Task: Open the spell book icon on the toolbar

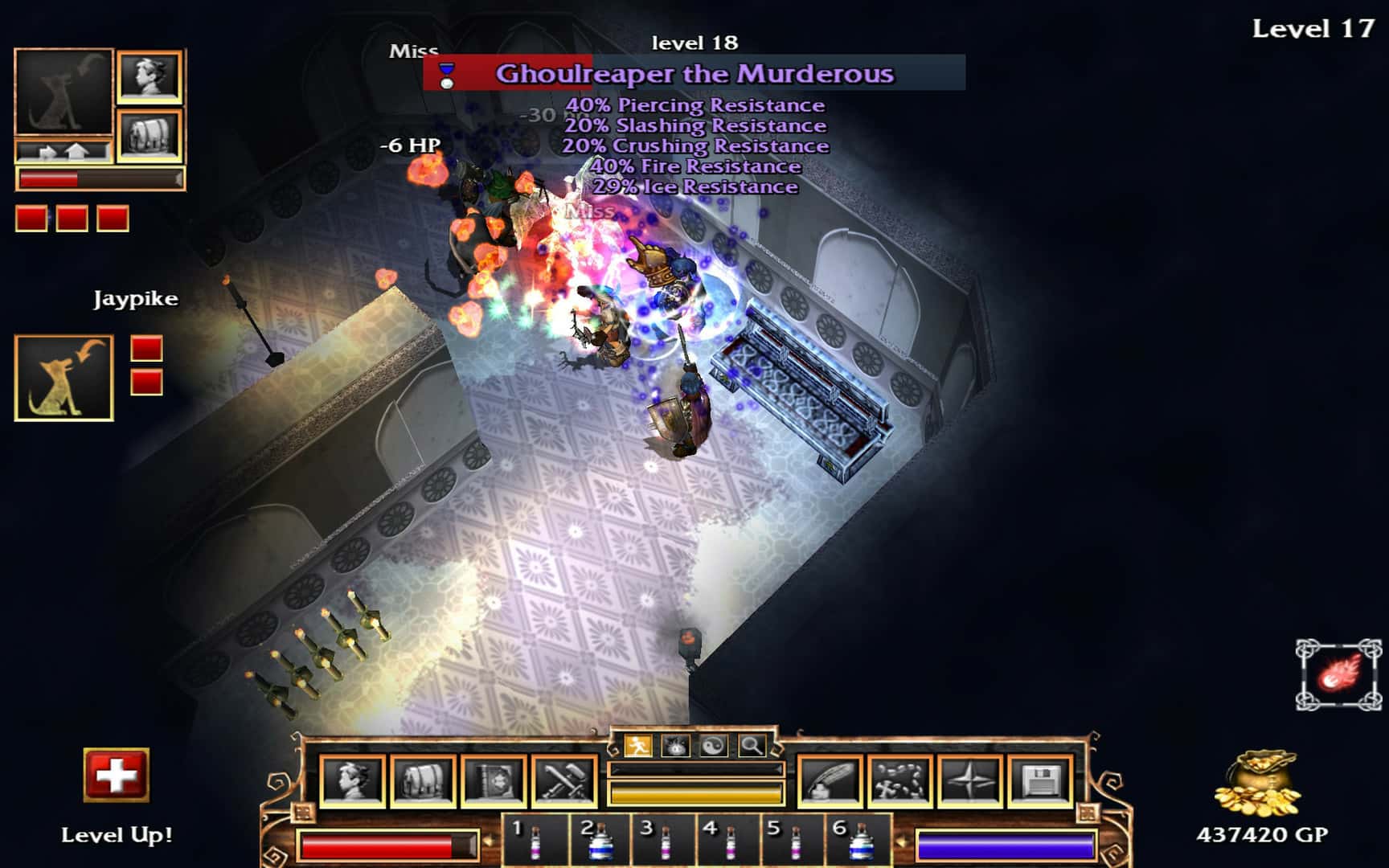Action: pyautogui.click(x=492, y=778)
